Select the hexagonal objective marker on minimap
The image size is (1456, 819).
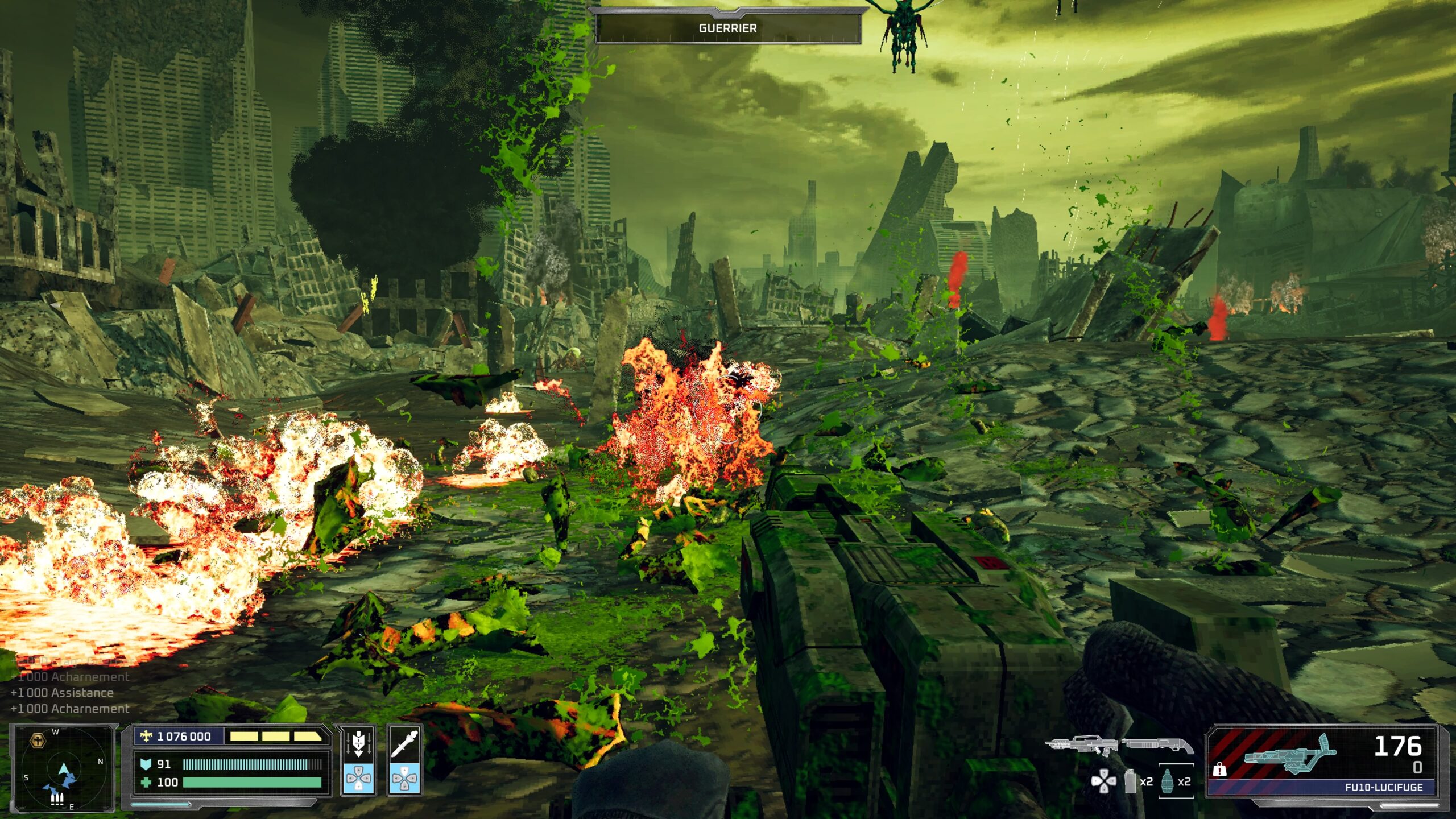point(38,741)
